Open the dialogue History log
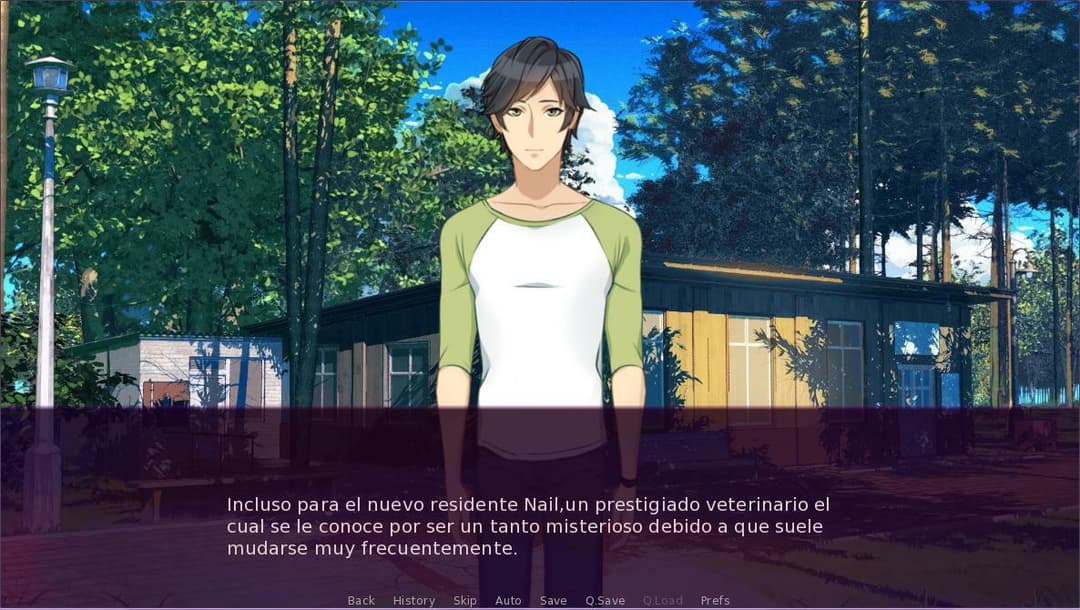1080x610 pixels. pyautogui.click(x=414, y=600)
